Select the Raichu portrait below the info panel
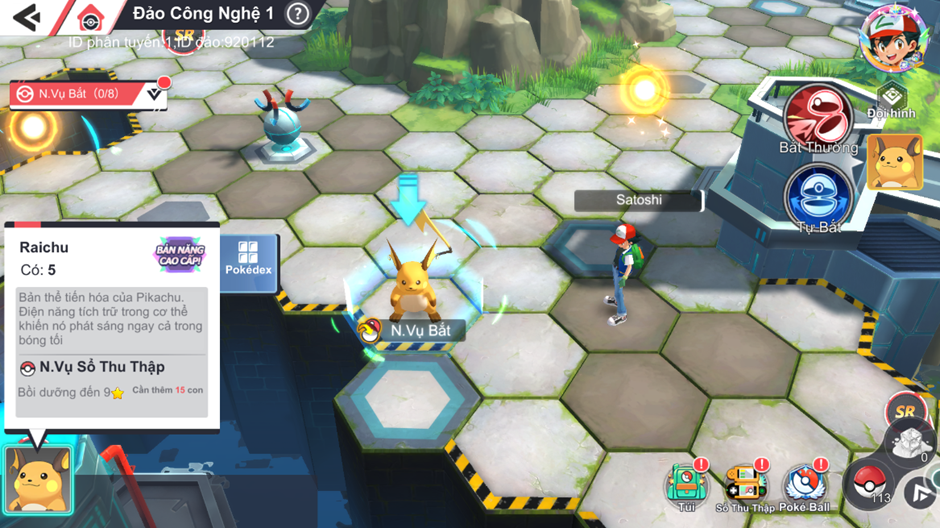940x528 pixels. click(x=39, y=480)
